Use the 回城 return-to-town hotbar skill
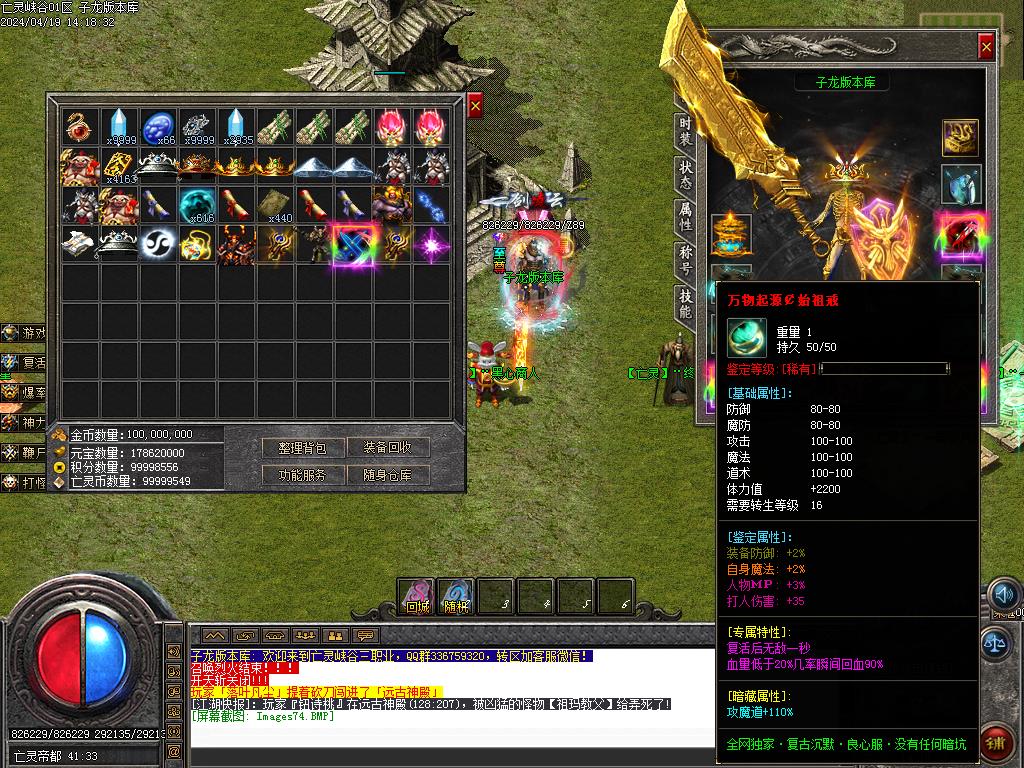This screenshot has width=1024, height=768. [417, 596]
